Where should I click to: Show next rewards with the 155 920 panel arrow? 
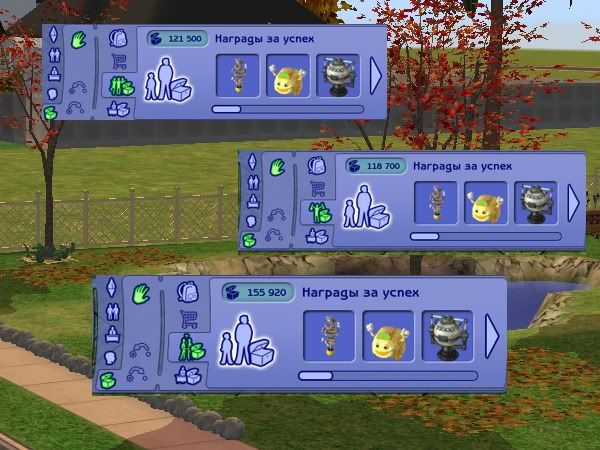[x=492, y=335]
